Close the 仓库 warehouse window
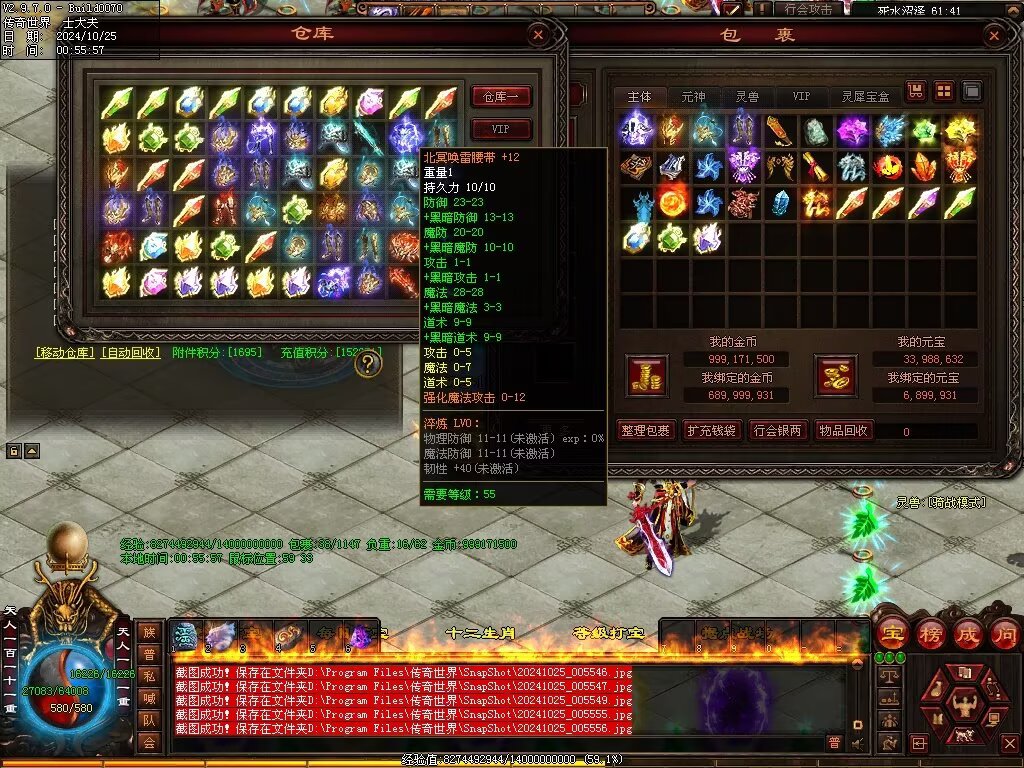The height and width of the screenshot is (768, 1024). (x=539, y=36)
